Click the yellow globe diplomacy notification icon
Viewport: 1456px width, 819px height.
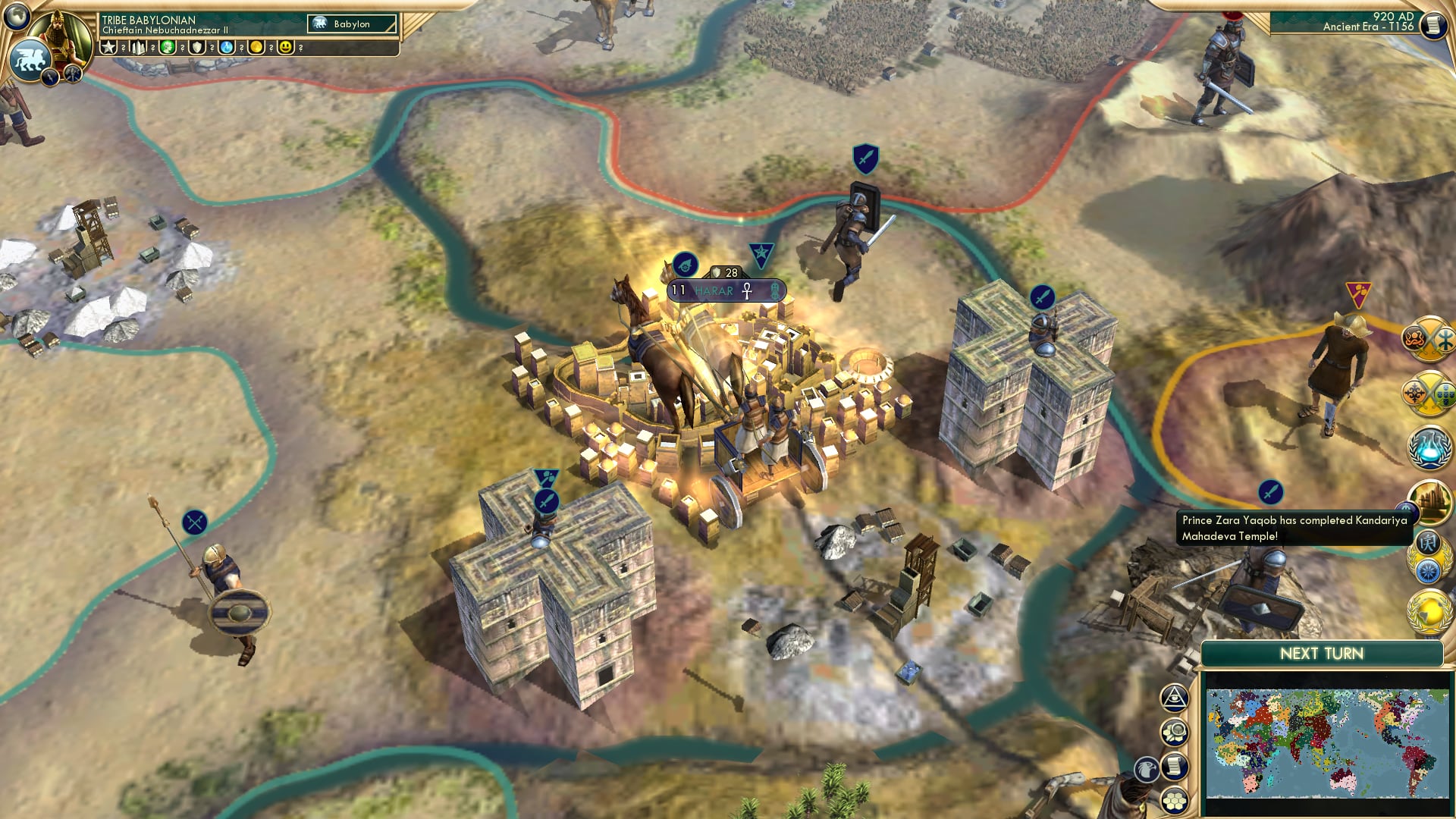pyautogui.click(x=1429, y=609)
